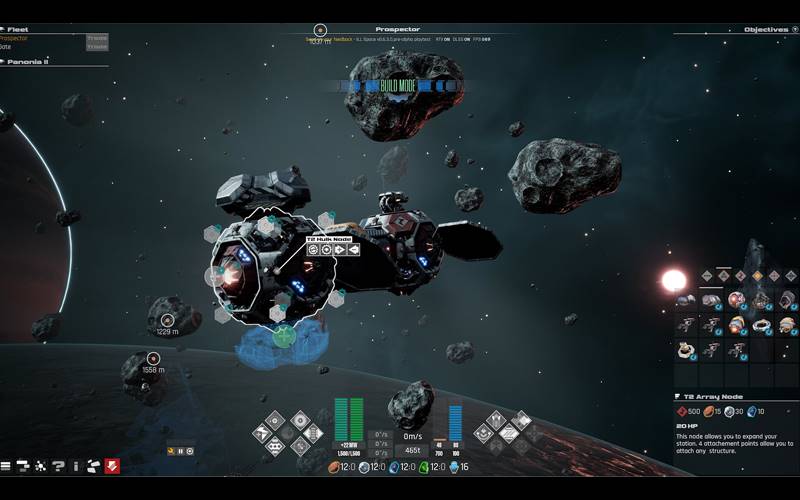
Task: Click the network nodes icon in bottom-left toolbar
Action: click(41, 466)
